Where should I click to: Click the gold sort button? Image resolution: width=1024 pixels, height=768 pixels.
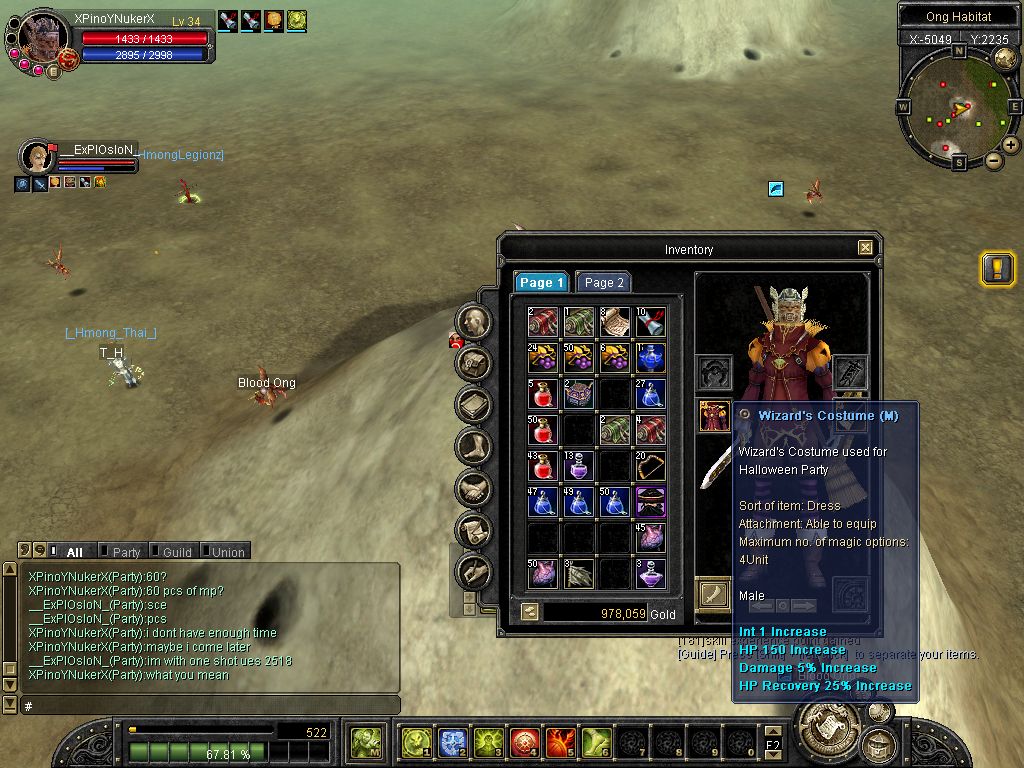pyautogui.click(x=529, y=612)
